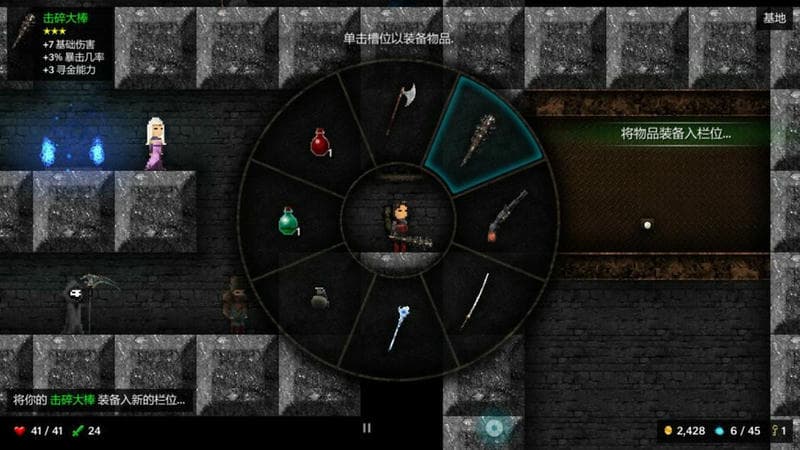Image resolution: width=800 pixels, height=450 pixels.
Task: Select the grenade slot
Action: click(320, 297)
